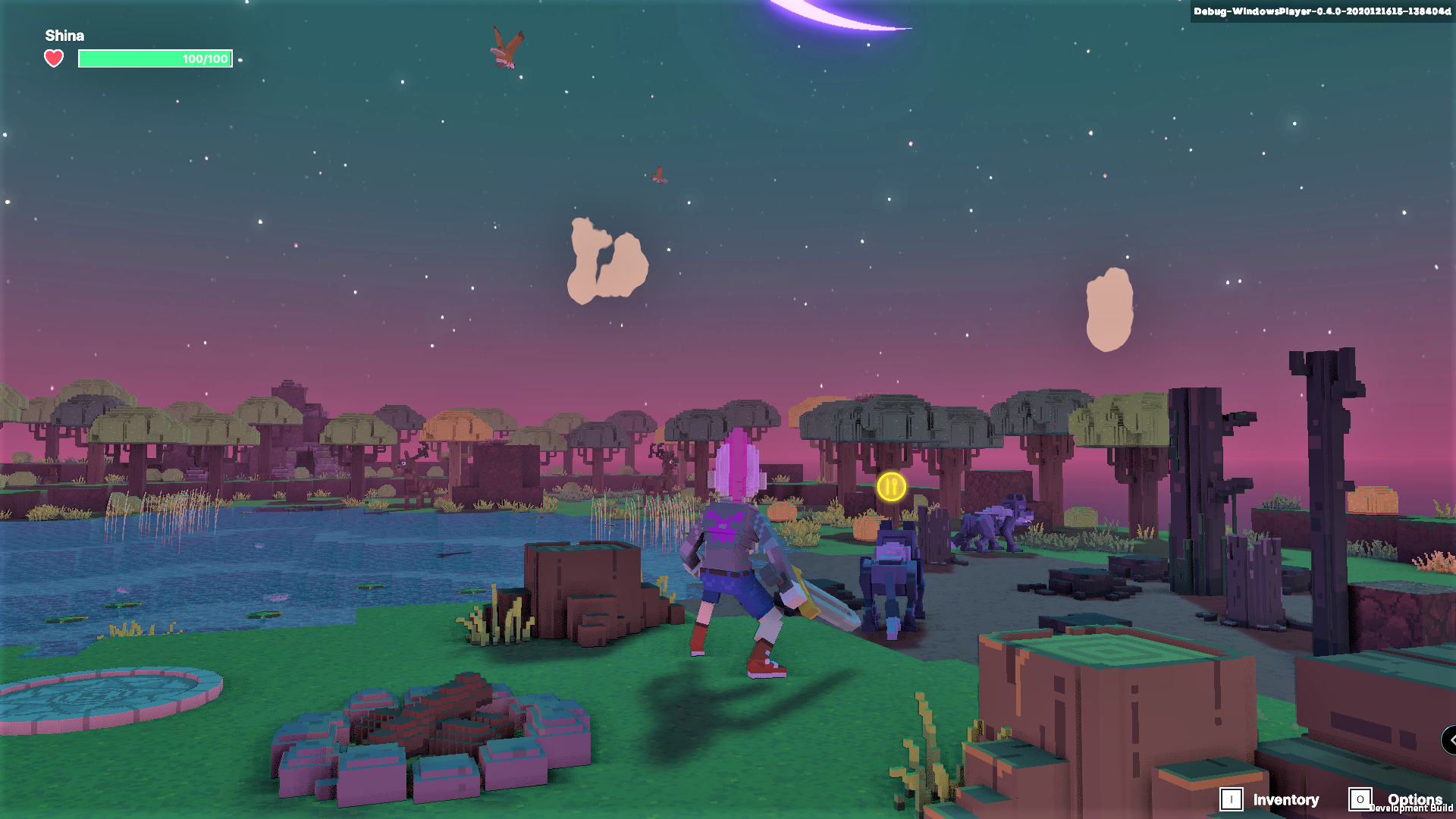Click the heart icon next to the health bar

[x=53, y=57]
